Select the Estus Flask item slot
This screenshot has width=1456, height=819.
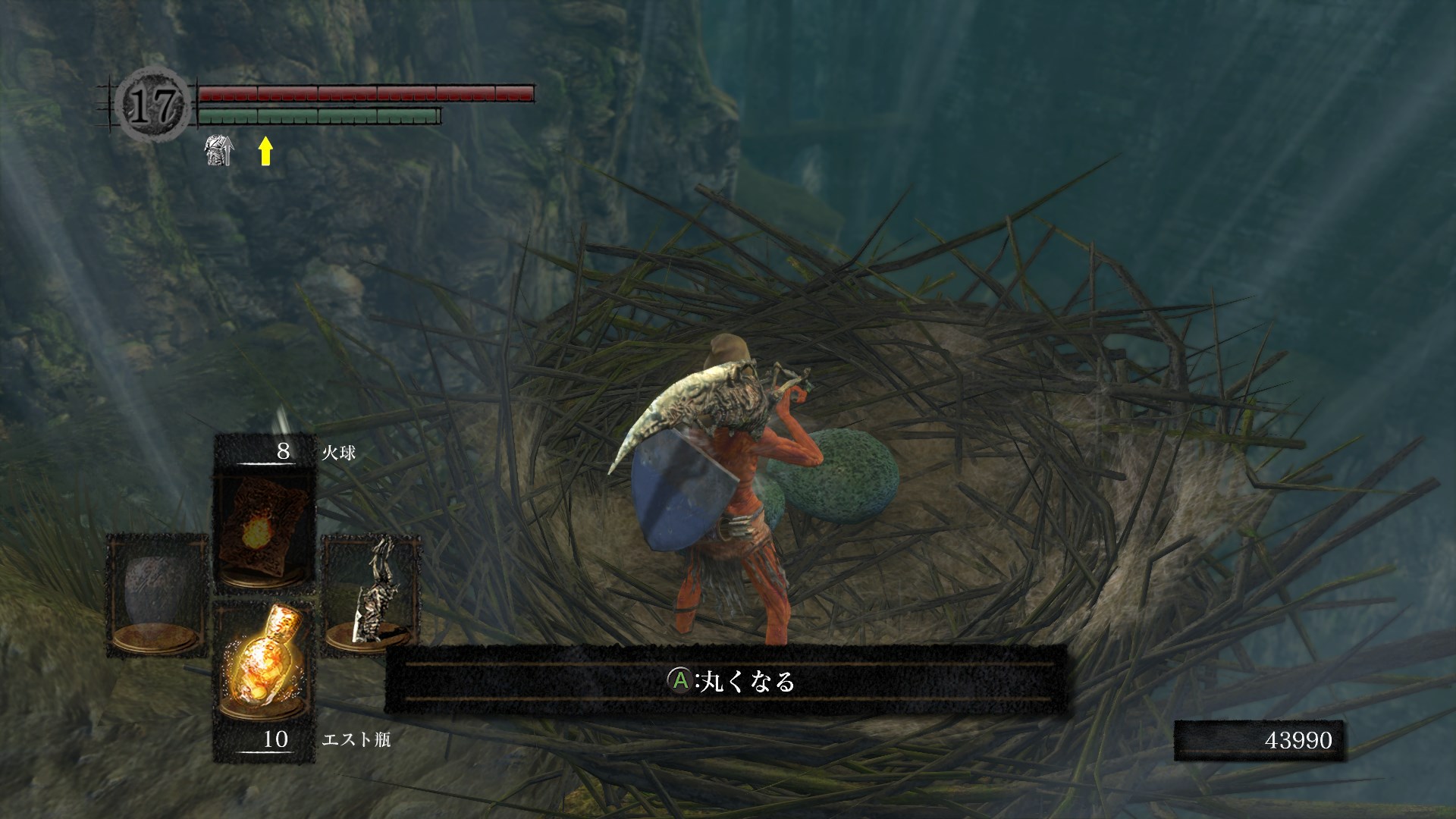(x=265, y=658)
